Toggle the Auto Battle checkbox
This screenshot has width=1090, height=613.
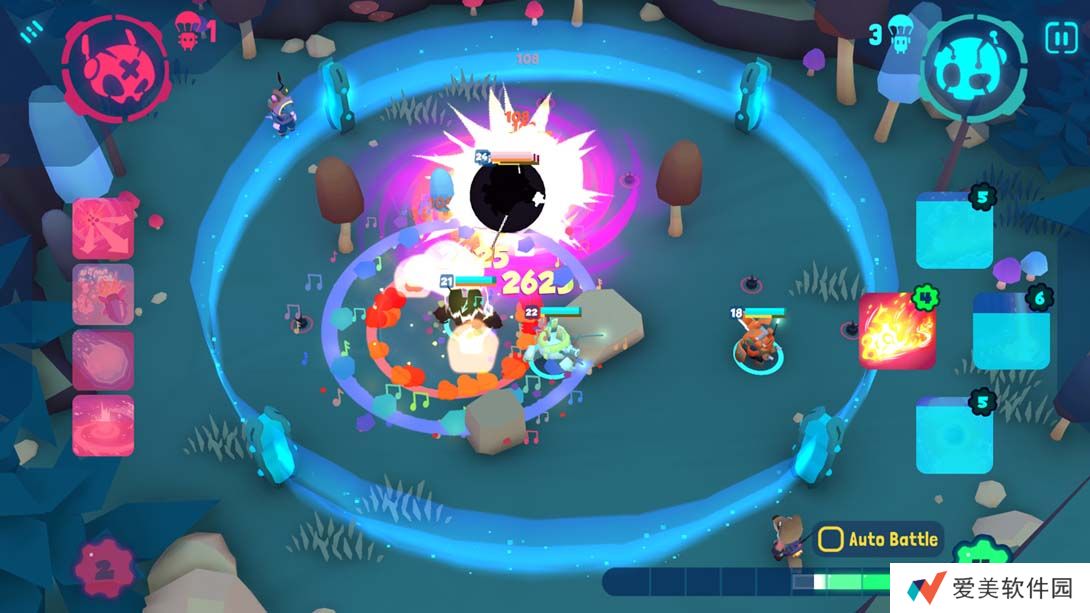831,540
